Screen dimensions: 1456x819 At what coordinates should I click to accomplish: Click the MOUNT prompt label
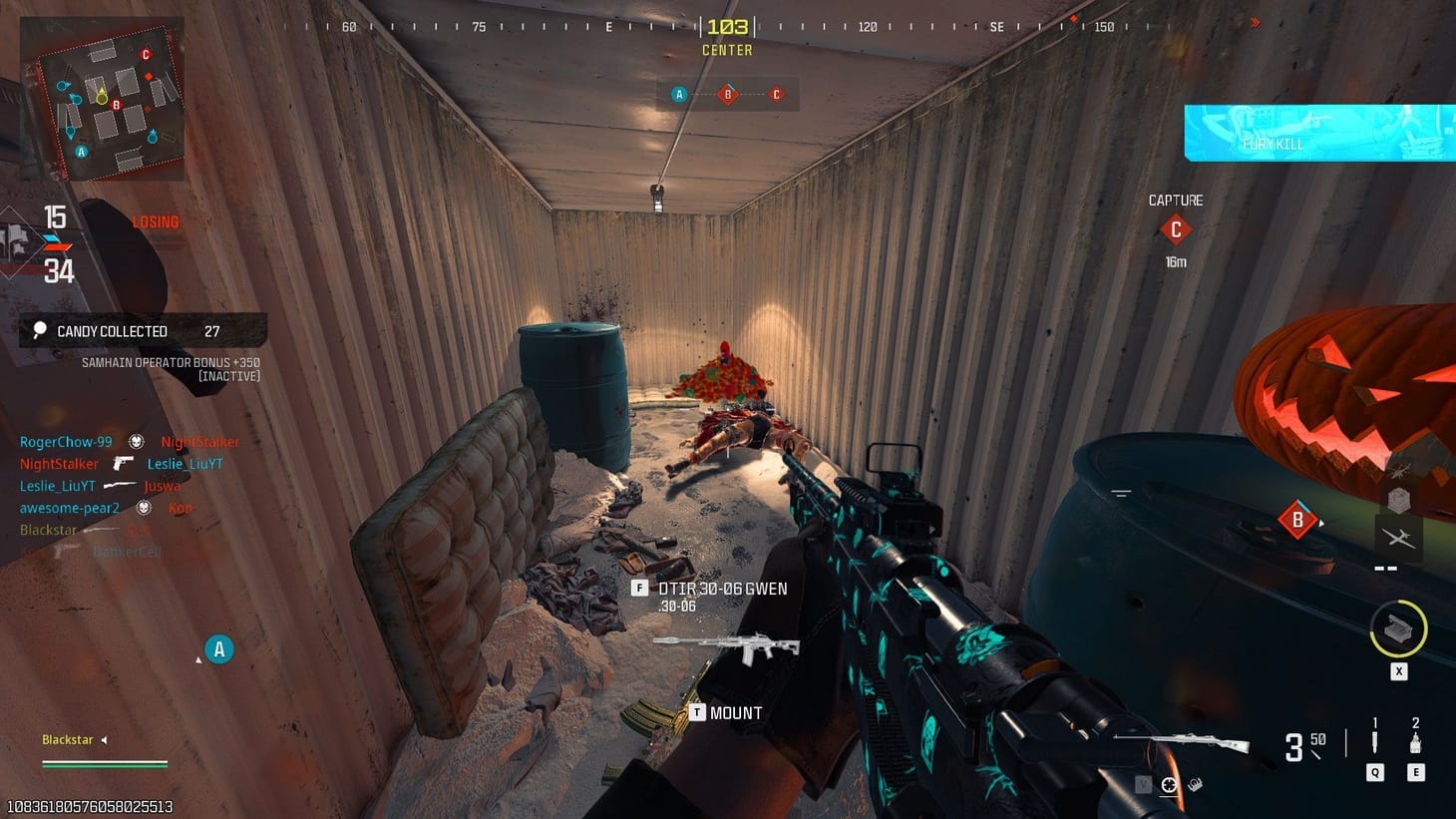point(735,712)
